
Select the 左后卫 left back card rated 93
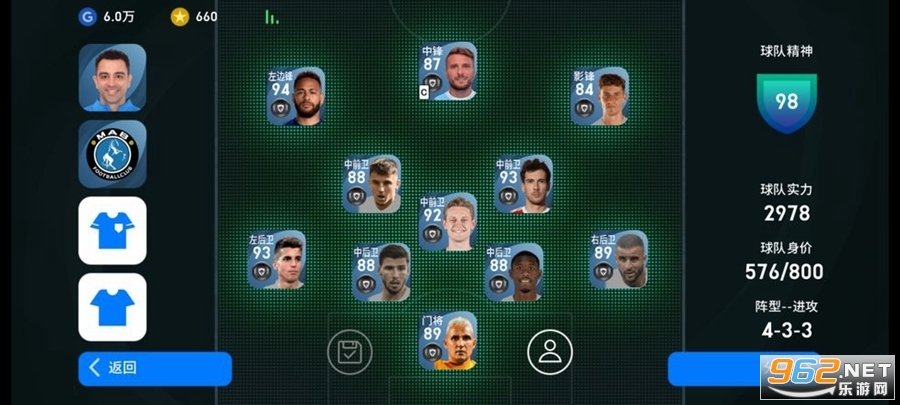(277, 261)
